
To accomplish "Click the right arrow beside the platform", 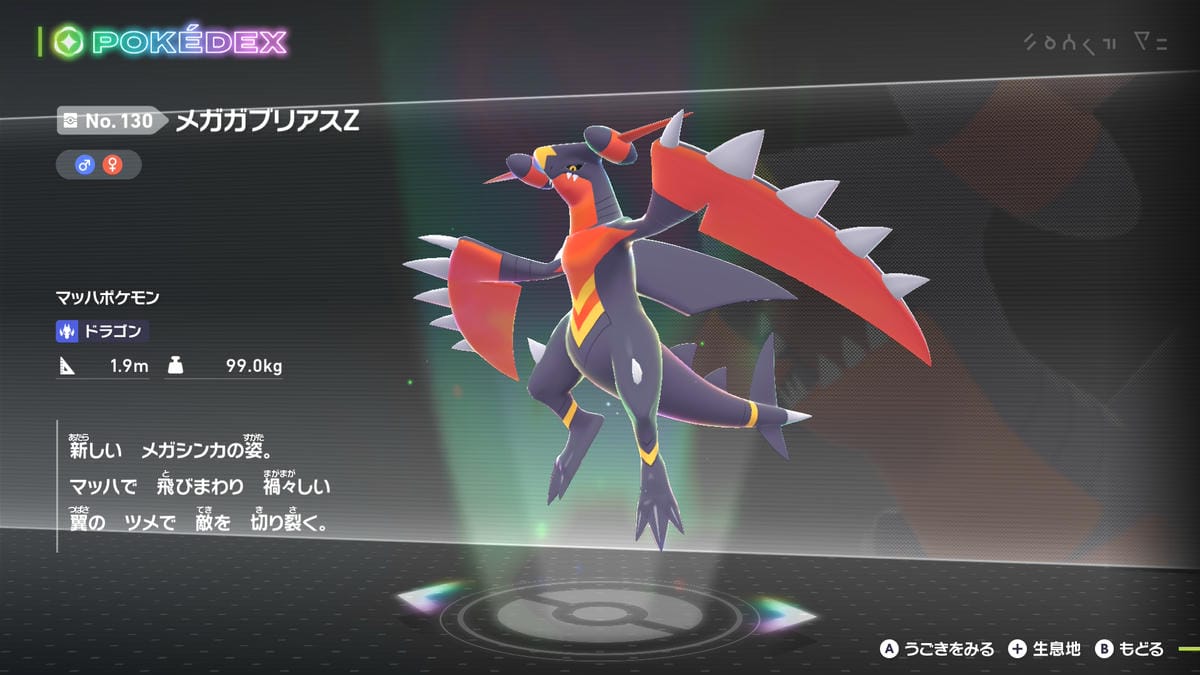I will pos(787,608).
